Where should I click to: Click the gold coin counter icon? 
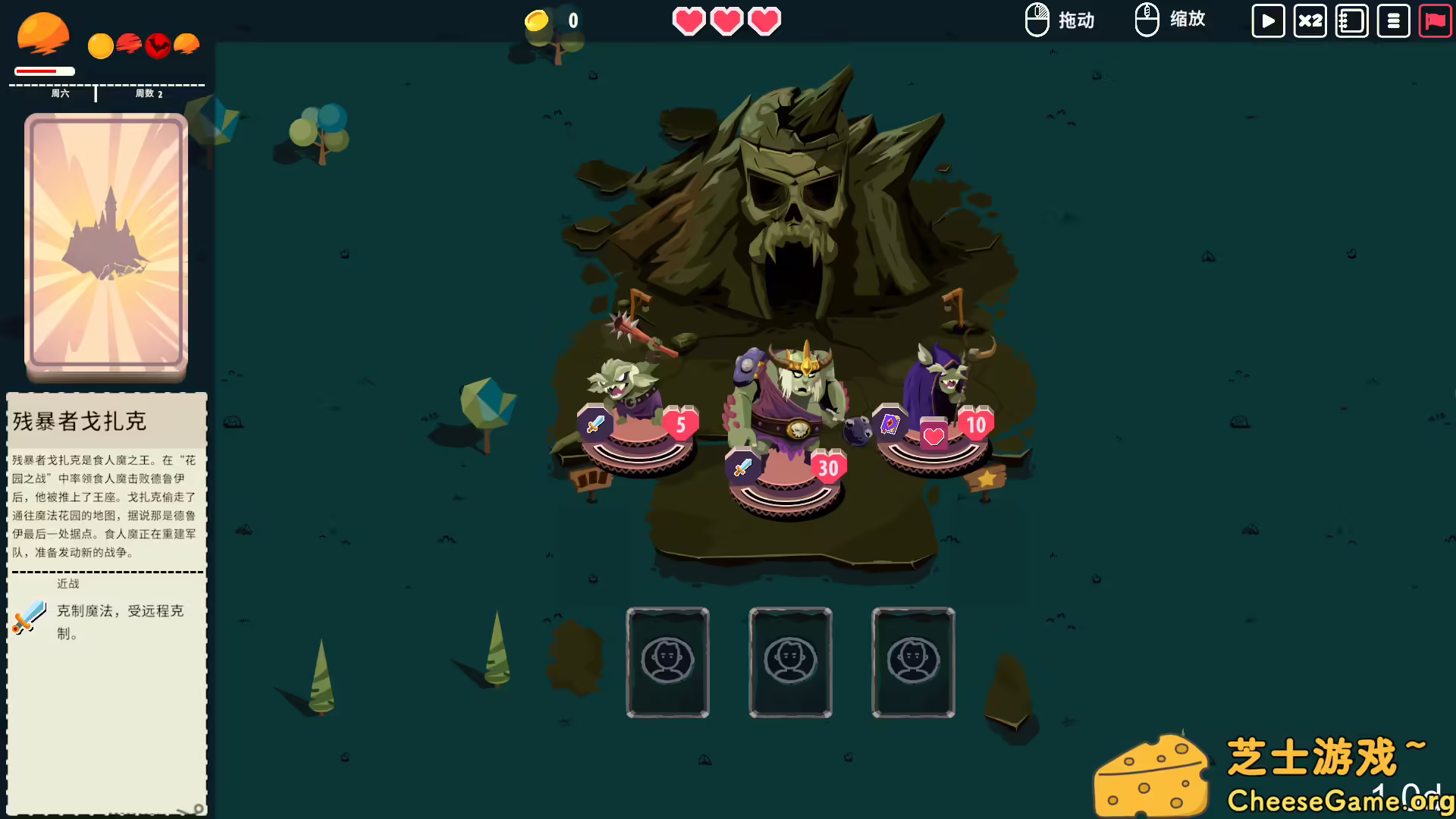[537, 20]
